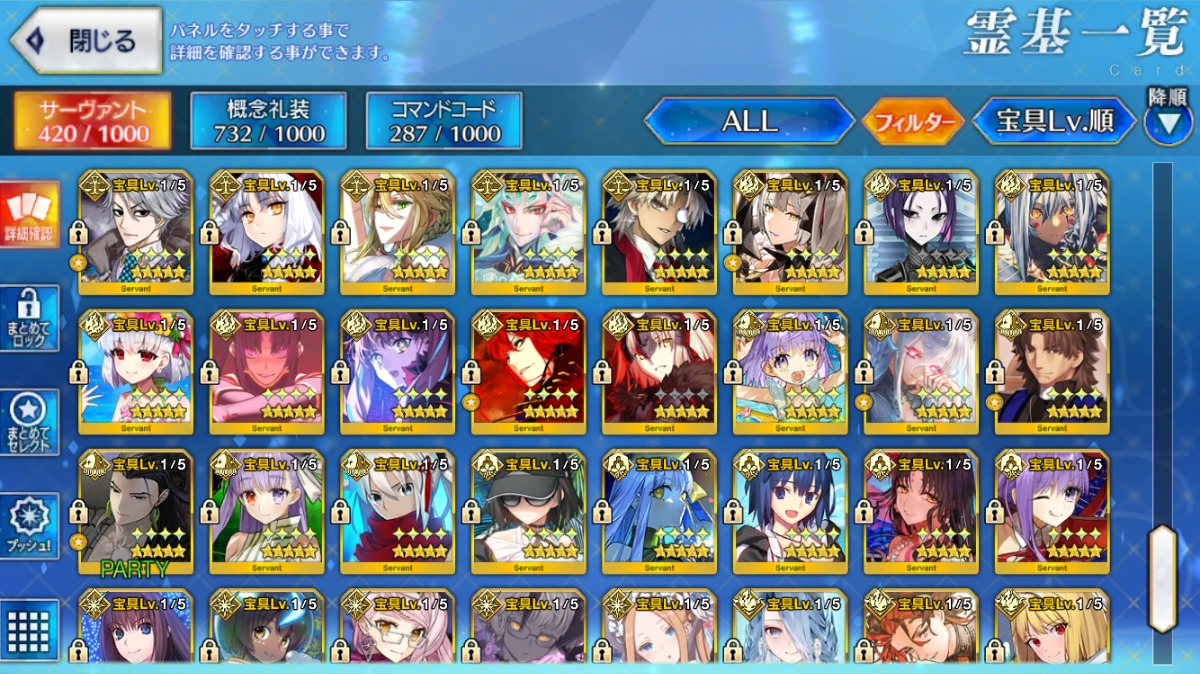Select the servant marked PARTY
The image size is (1200, 674).
pyautogui.click(x=135, y=511)
